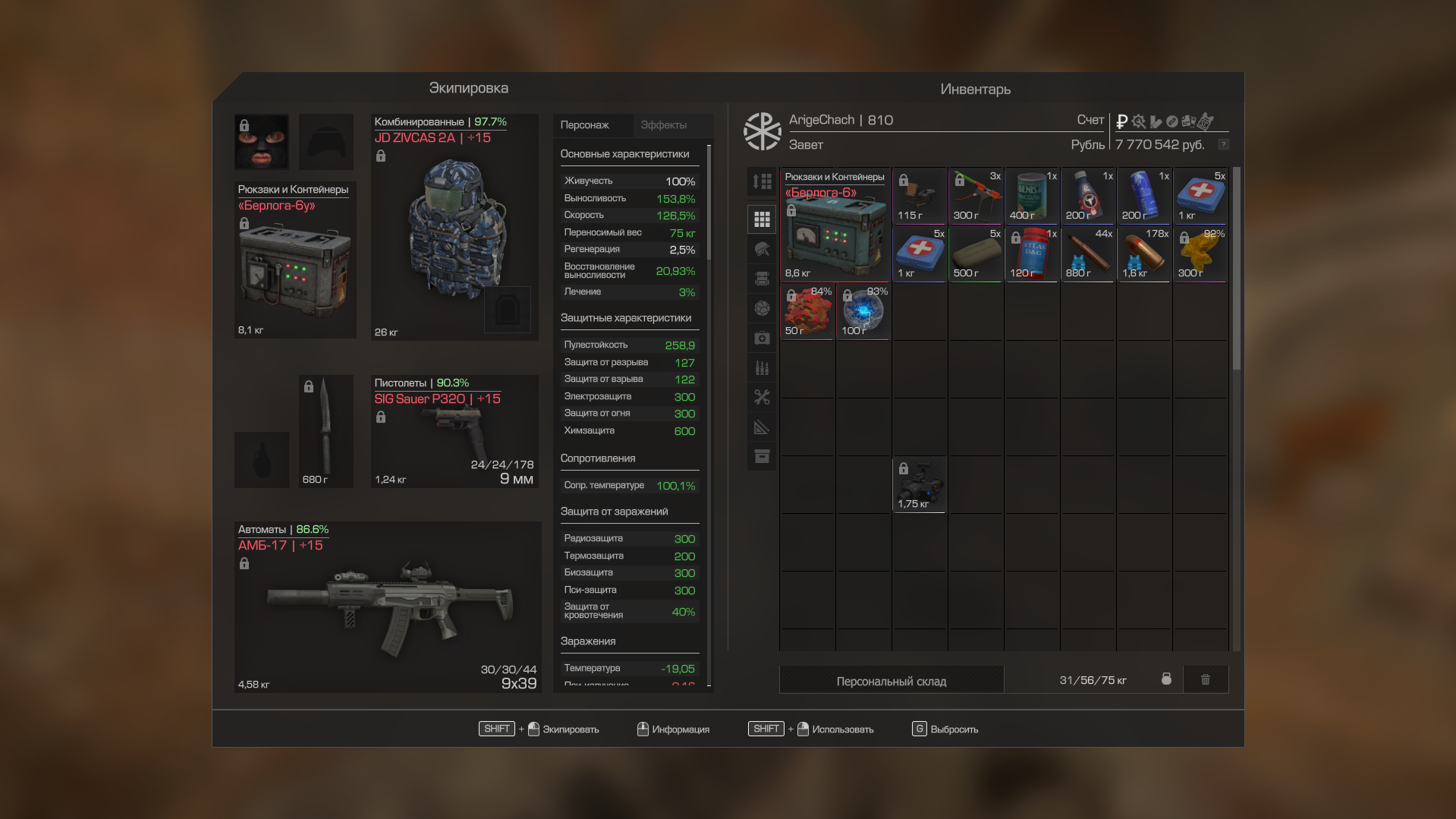This screenshot has width=1456, height=819.
Task: Switch to the Эффекты tab
Action: pos(663,125)
